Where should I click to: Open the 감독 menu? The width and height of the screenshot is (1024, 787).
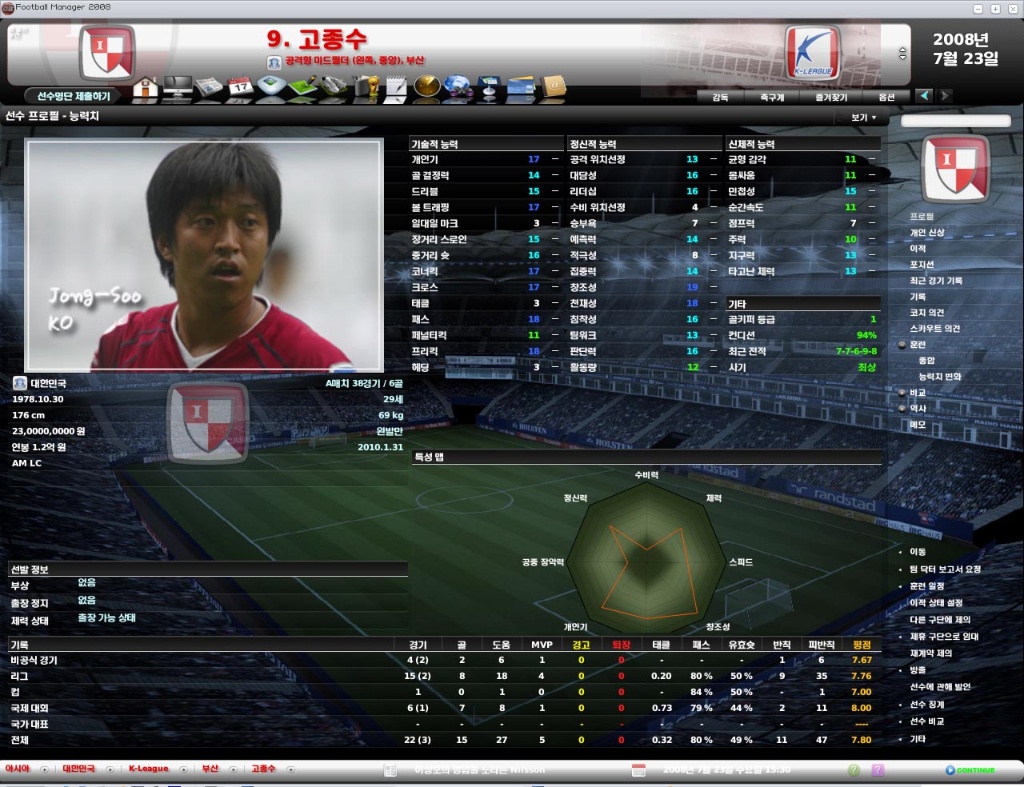(x=720, y=97)
